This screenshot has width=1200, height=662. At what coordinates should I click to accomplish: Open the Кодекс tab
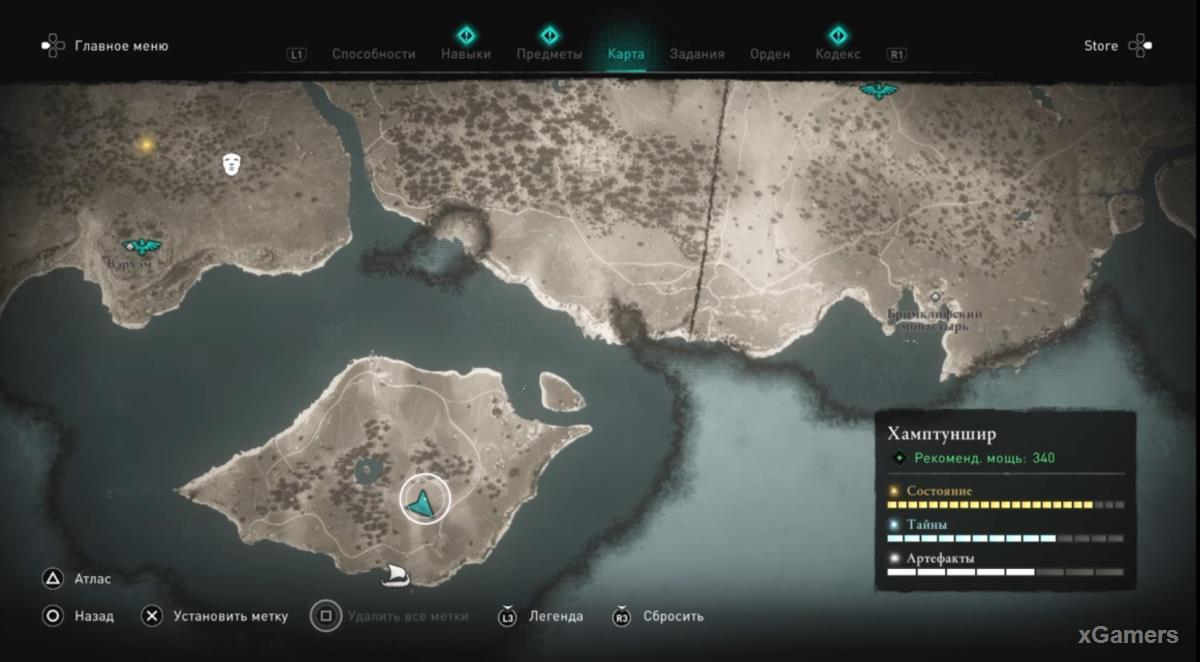click(838, 54)
